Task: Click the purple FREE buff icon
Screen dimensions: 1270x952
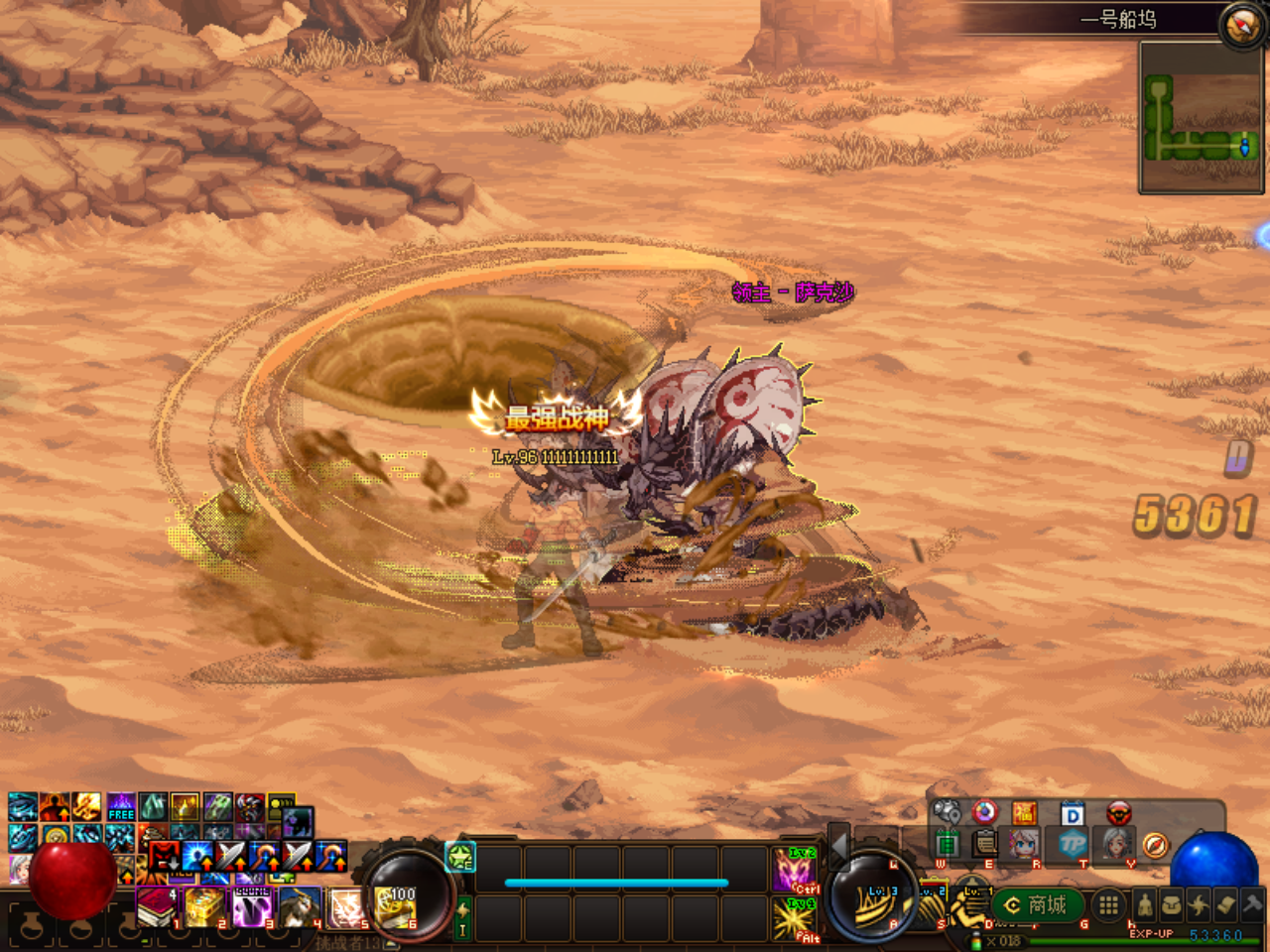Action: [121, 806]
